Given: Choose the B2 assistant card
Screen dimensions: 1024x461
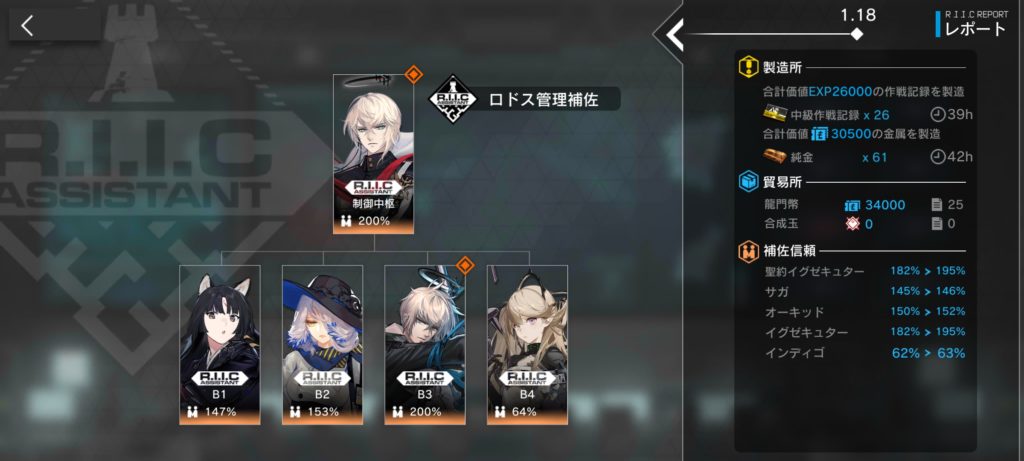Looking at the screenshot, I should click(x=322, y=344).
